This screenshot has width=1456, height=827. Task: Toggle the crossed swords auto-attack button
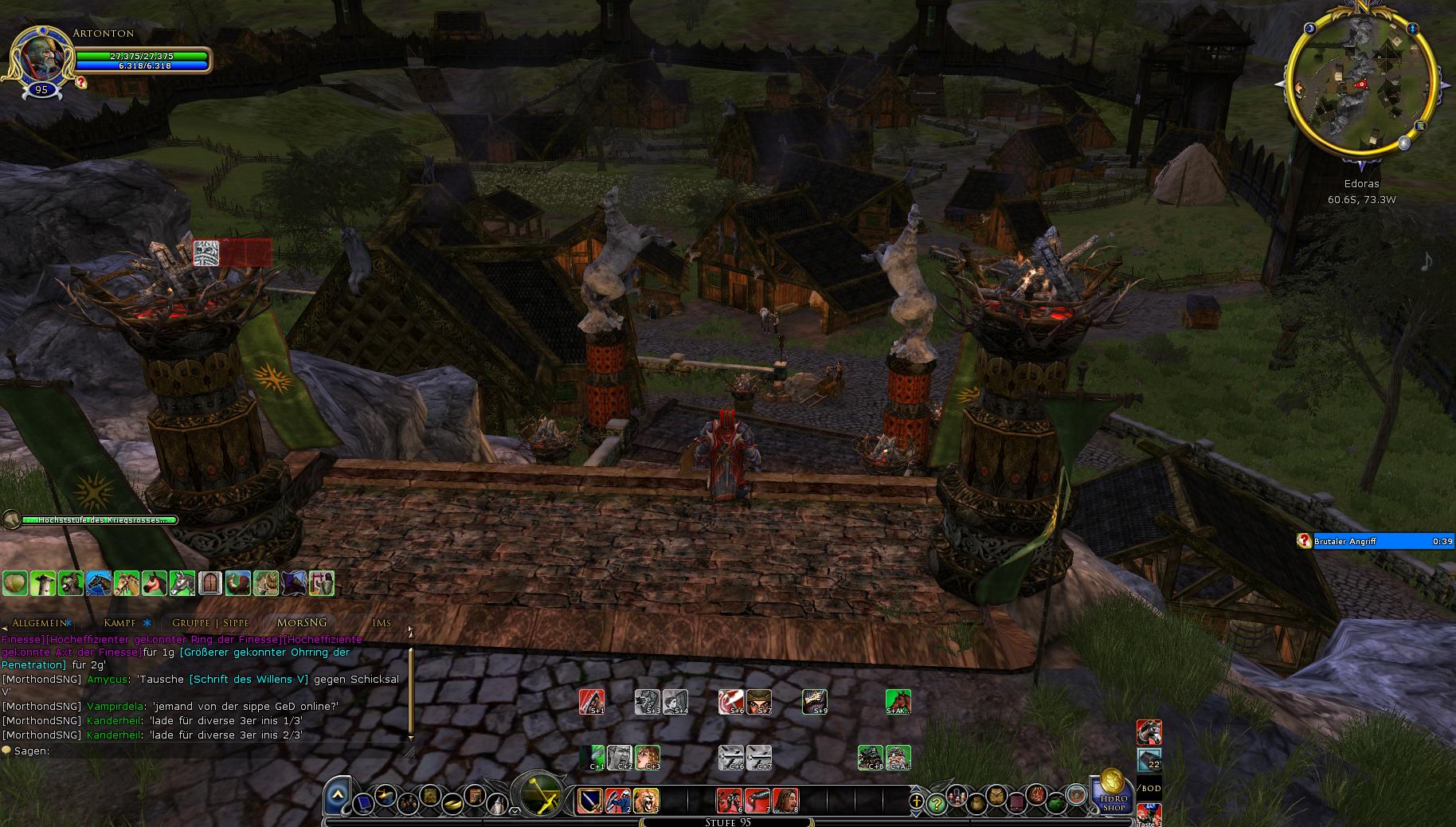click(538, 794)
